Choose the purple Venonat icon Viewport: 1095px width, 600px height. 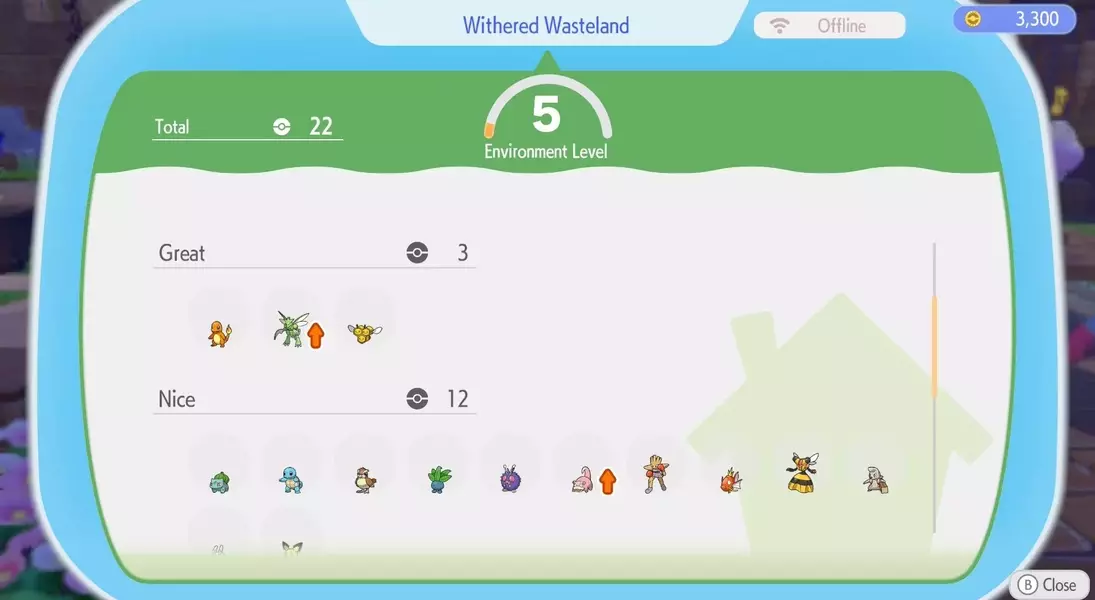pyautogui.click(x=510, y=479)
